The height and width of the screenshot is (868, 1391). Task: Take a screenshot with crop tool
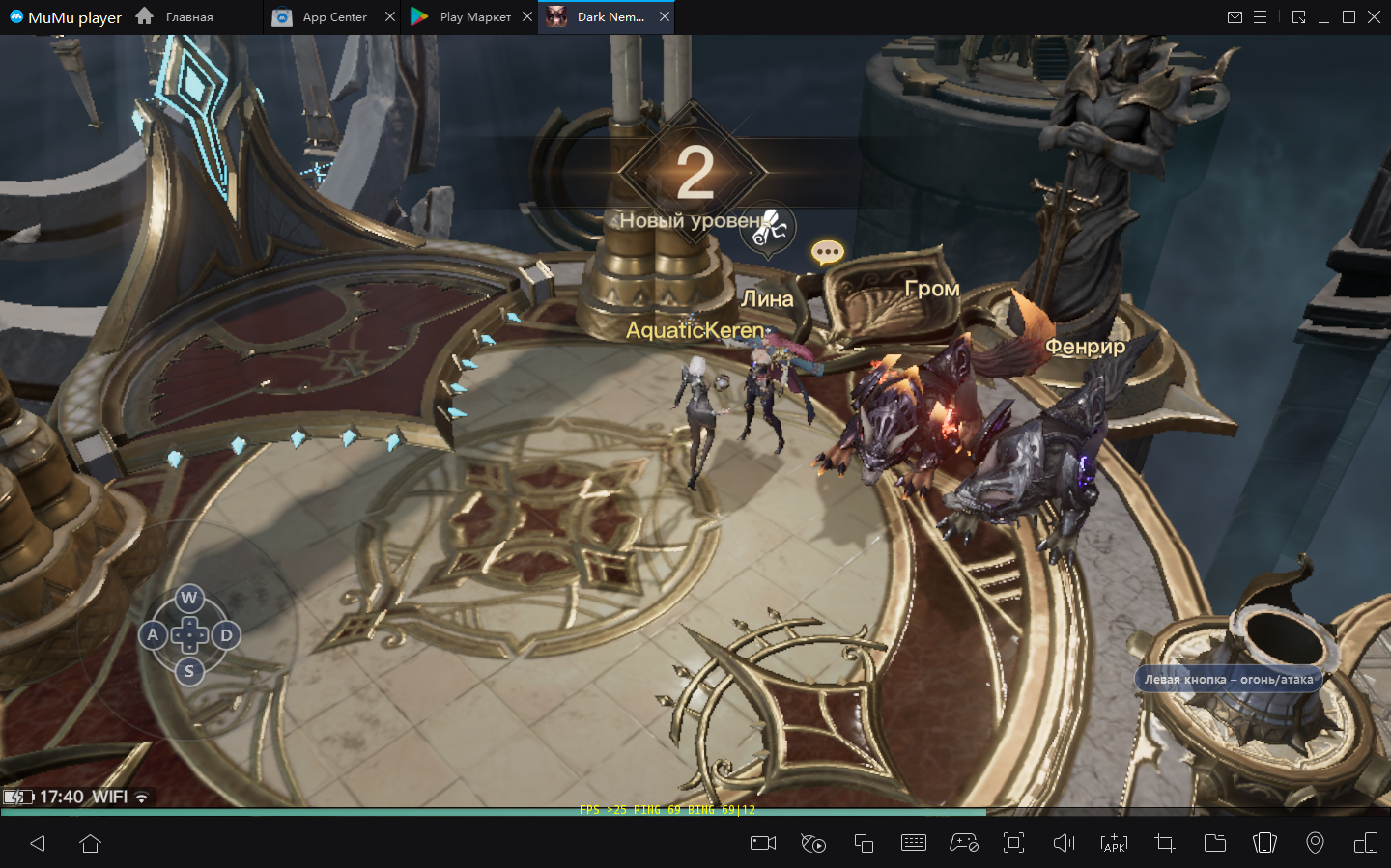coord(1164,843)
